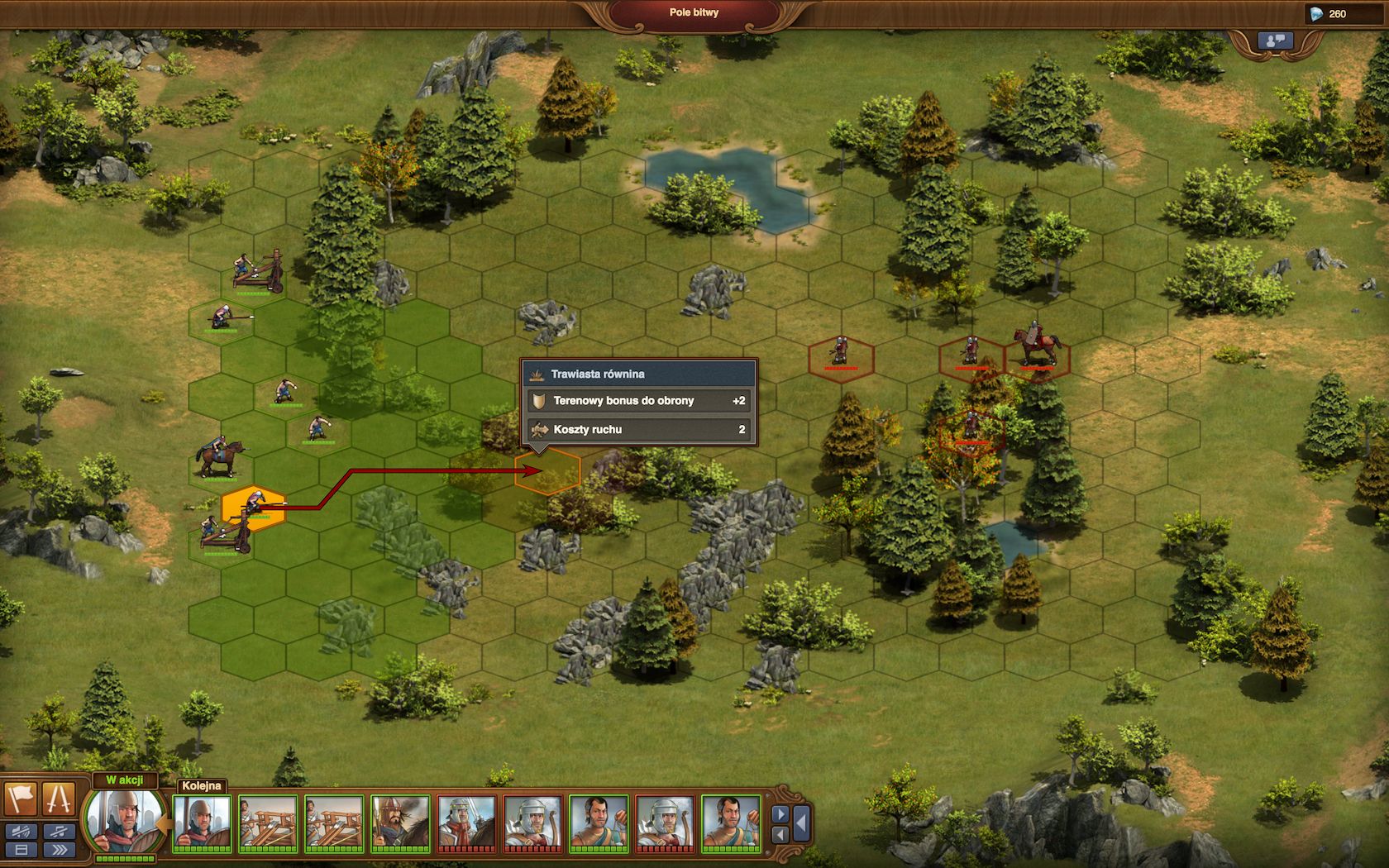This screenshot has width=1389, height=868.
Task: Activate the triple-chevron fast-forward button
Action: 59,850
